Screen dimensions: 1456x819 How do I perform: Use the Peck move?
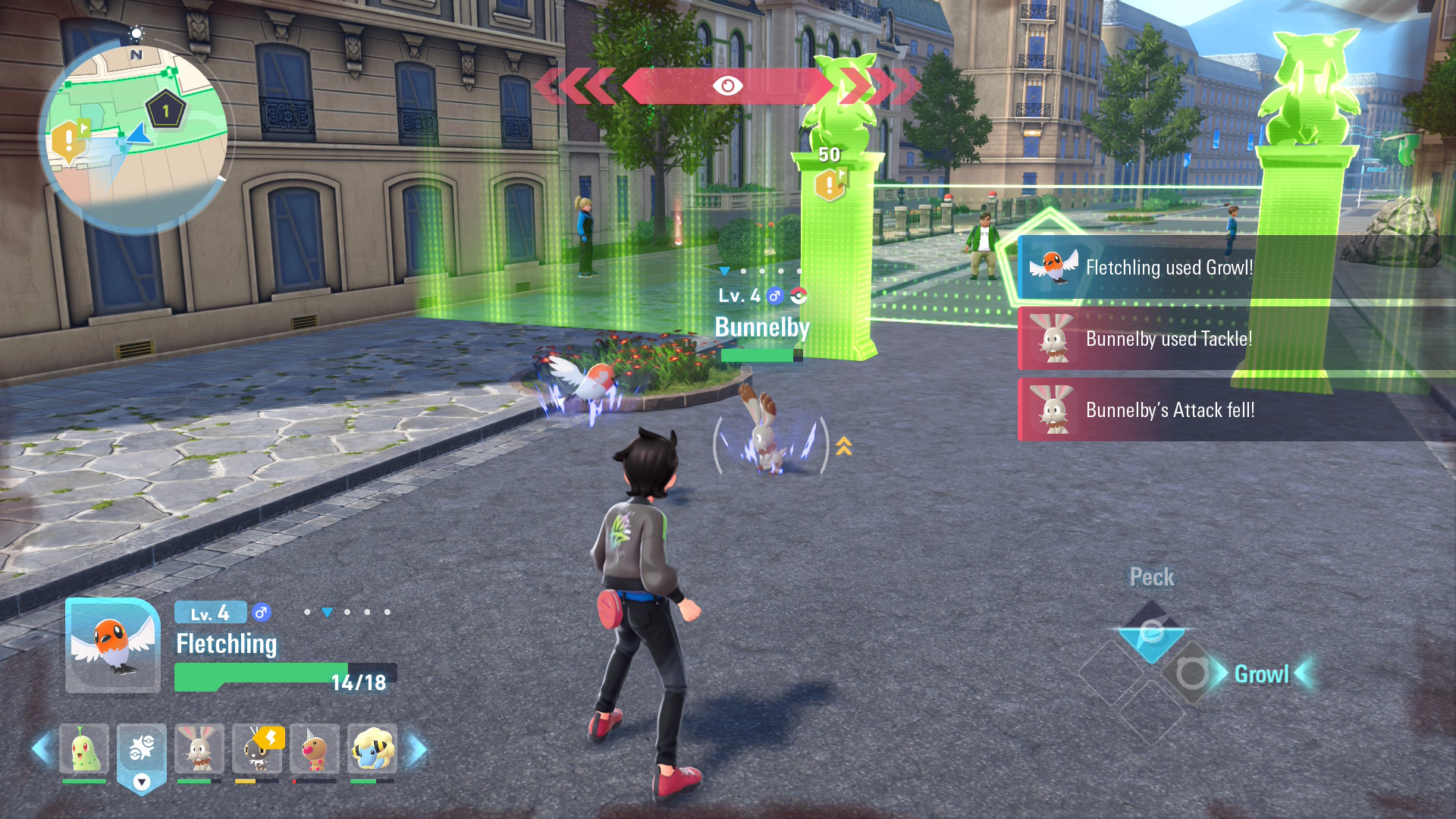click(x=1151, y=631)
